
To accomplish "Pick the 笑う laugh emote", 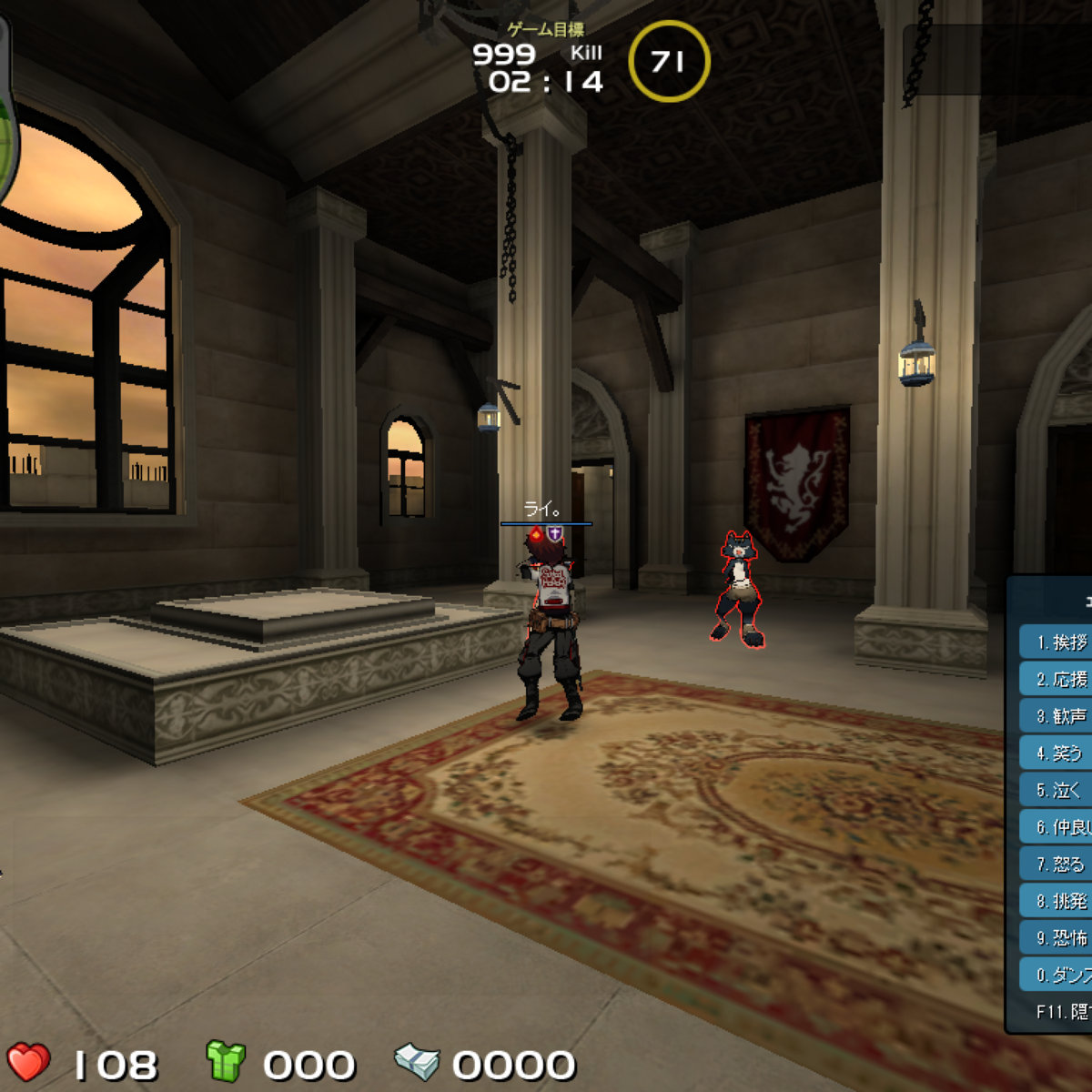I will pos(1057,753).
